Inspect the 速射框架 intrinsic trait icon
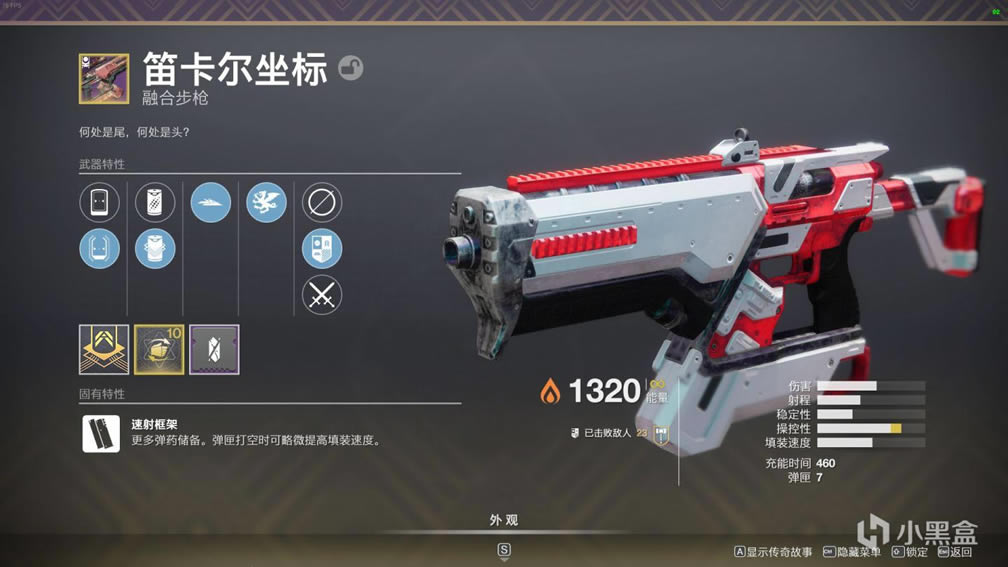Image resolution: width=1008 pixels, height=567 pixels. (x=101, y=433)
